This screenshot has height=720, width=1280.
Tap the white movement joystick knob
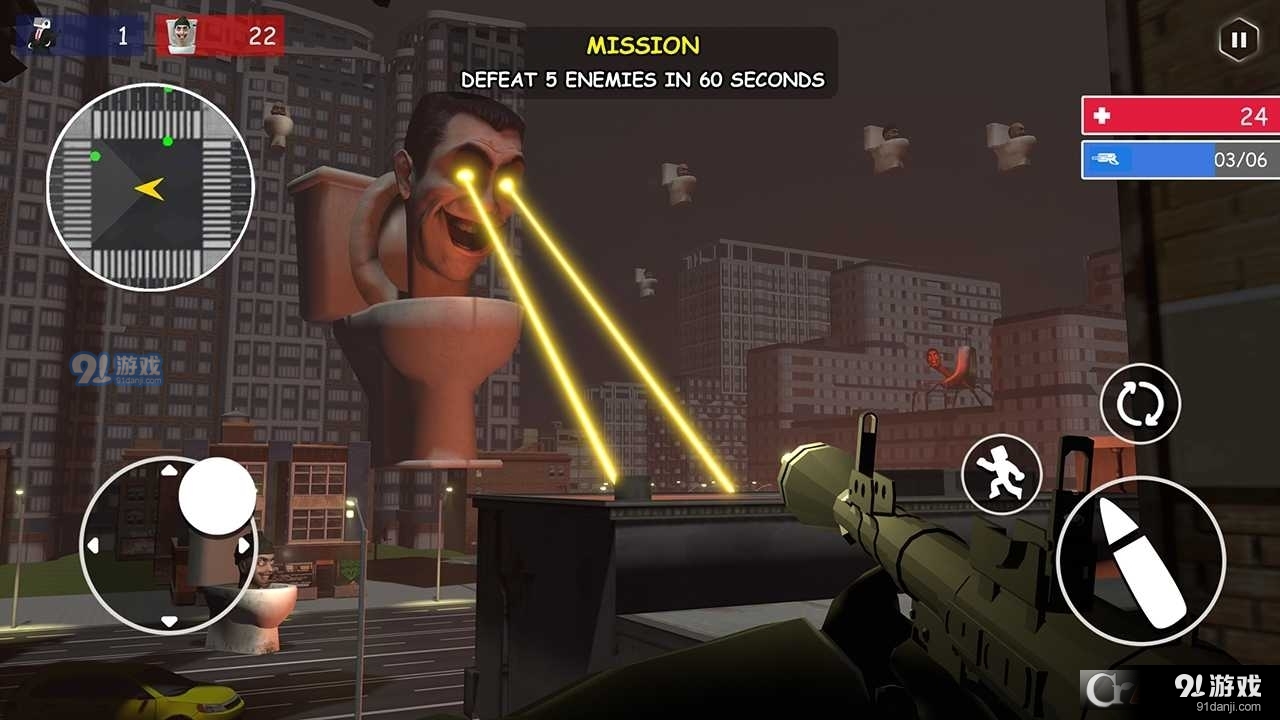click(217, 496)
